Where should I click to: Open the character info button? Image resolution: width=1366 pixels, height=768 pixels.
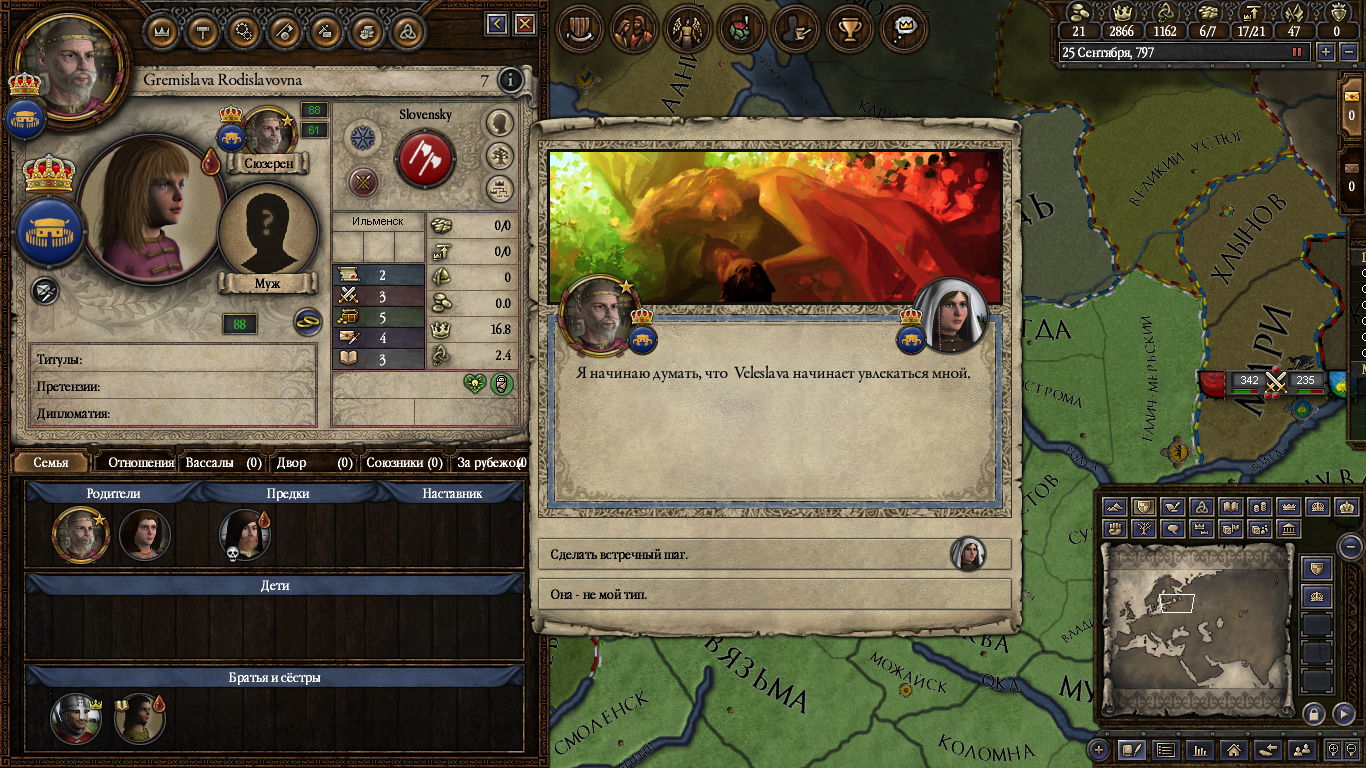click(x=511, y=80)
